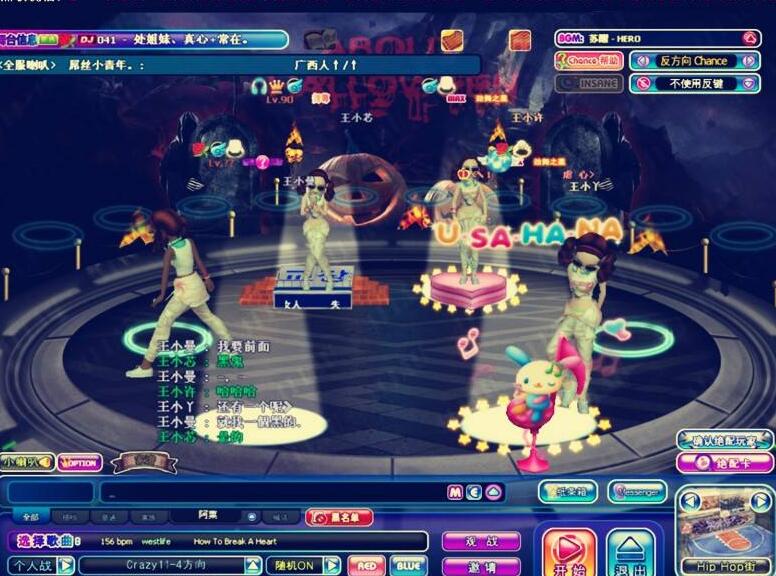The image size is (776, 576).
Task: Open the 绝配卡 match card button
Action: click(724, 463)
